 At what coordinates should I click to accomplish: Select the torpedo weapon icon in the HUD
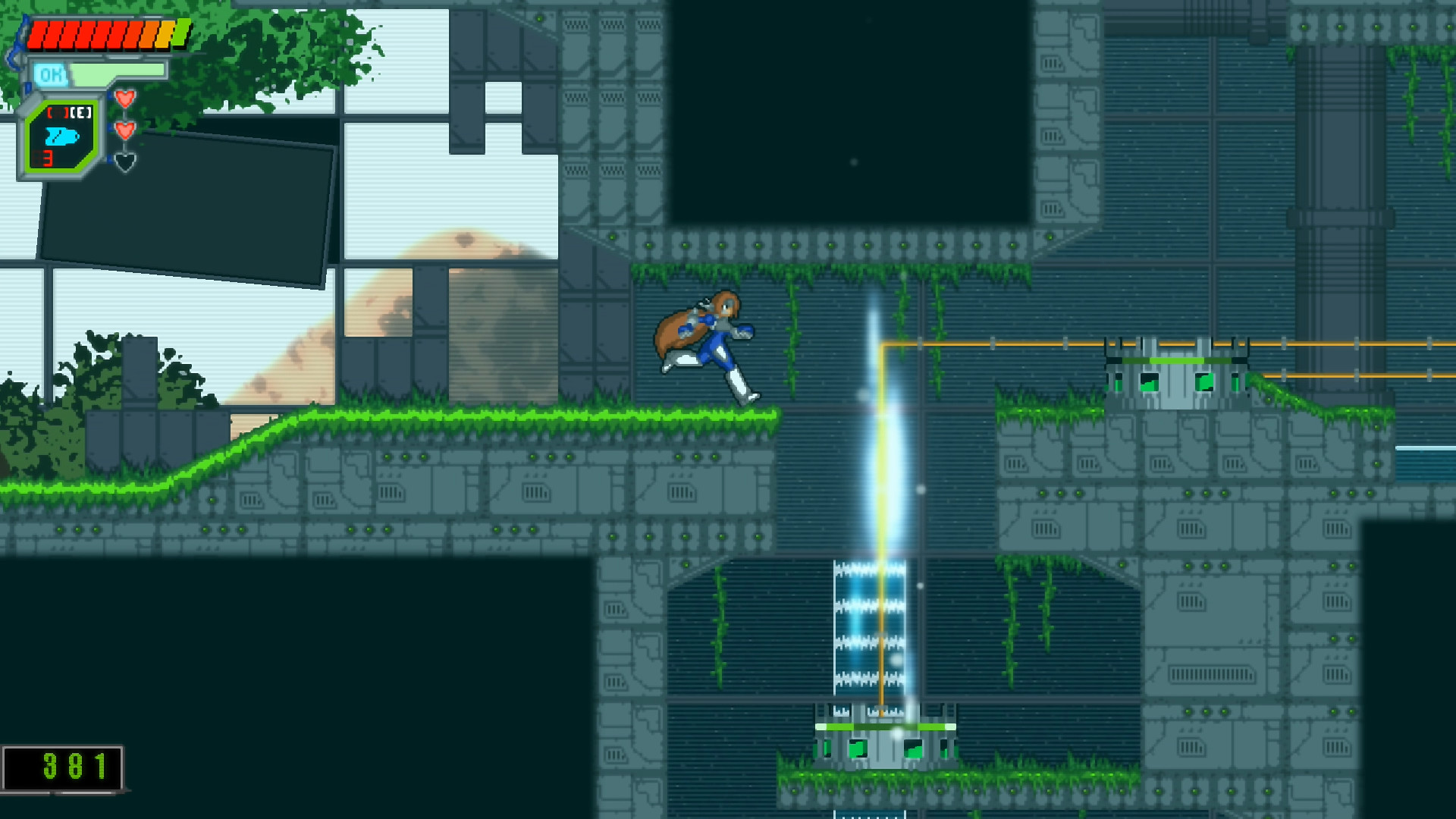click(62, 136)
